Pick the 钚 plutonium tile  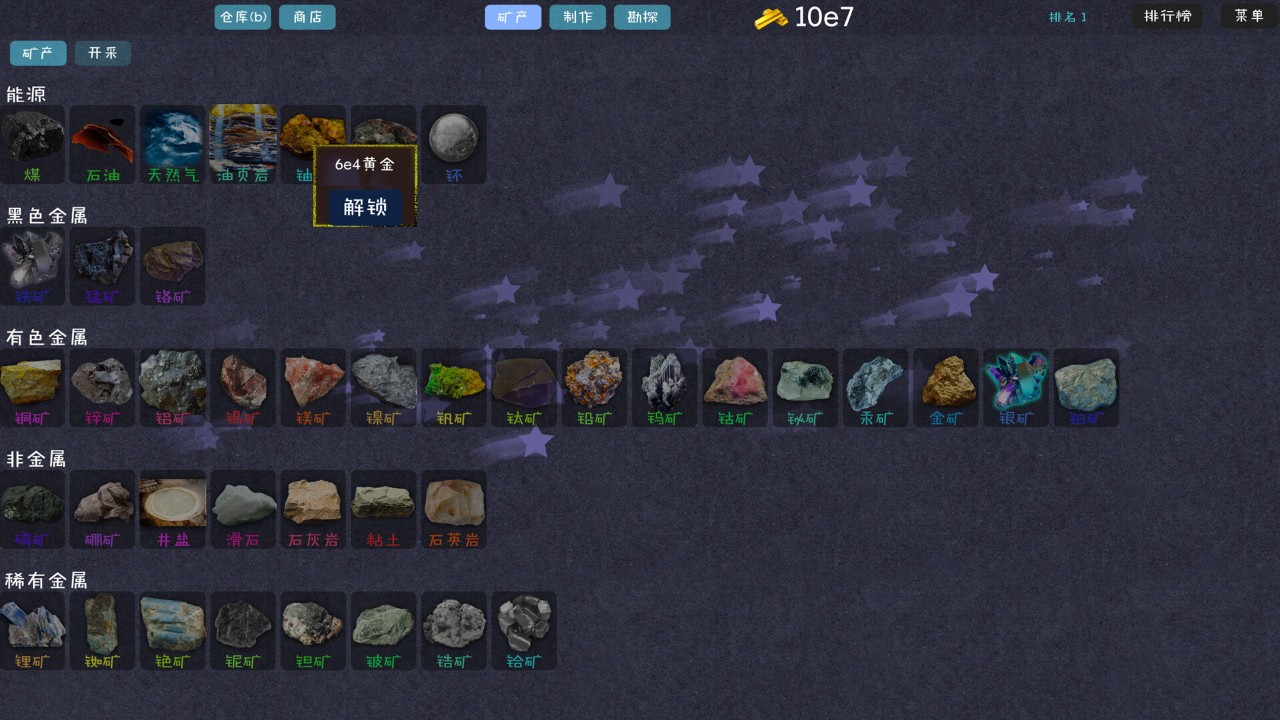[x=454, y=144]
